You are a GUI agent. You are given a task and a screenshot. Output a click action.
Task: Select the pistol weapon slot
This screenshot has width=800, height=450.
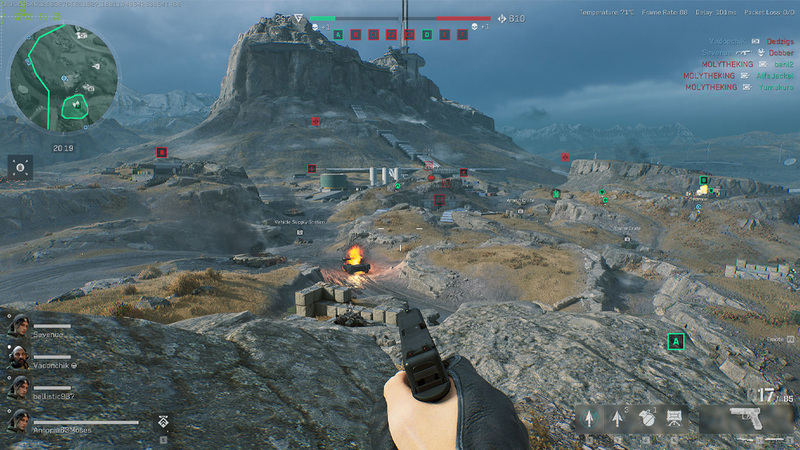click(x=745, y=417)
